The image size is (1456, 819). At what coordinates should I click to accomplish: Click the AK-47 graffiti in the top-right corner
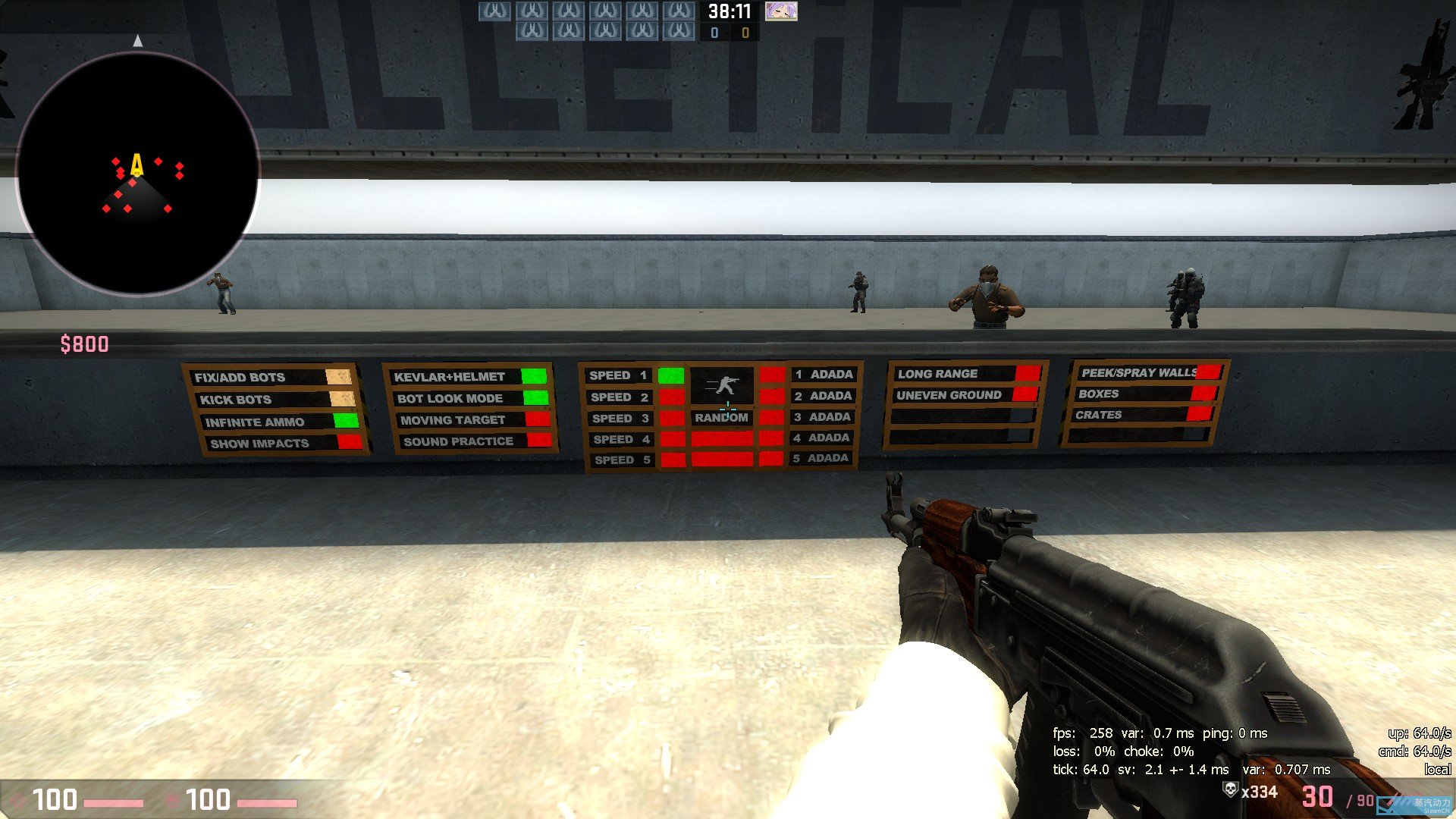[1424, 76]
